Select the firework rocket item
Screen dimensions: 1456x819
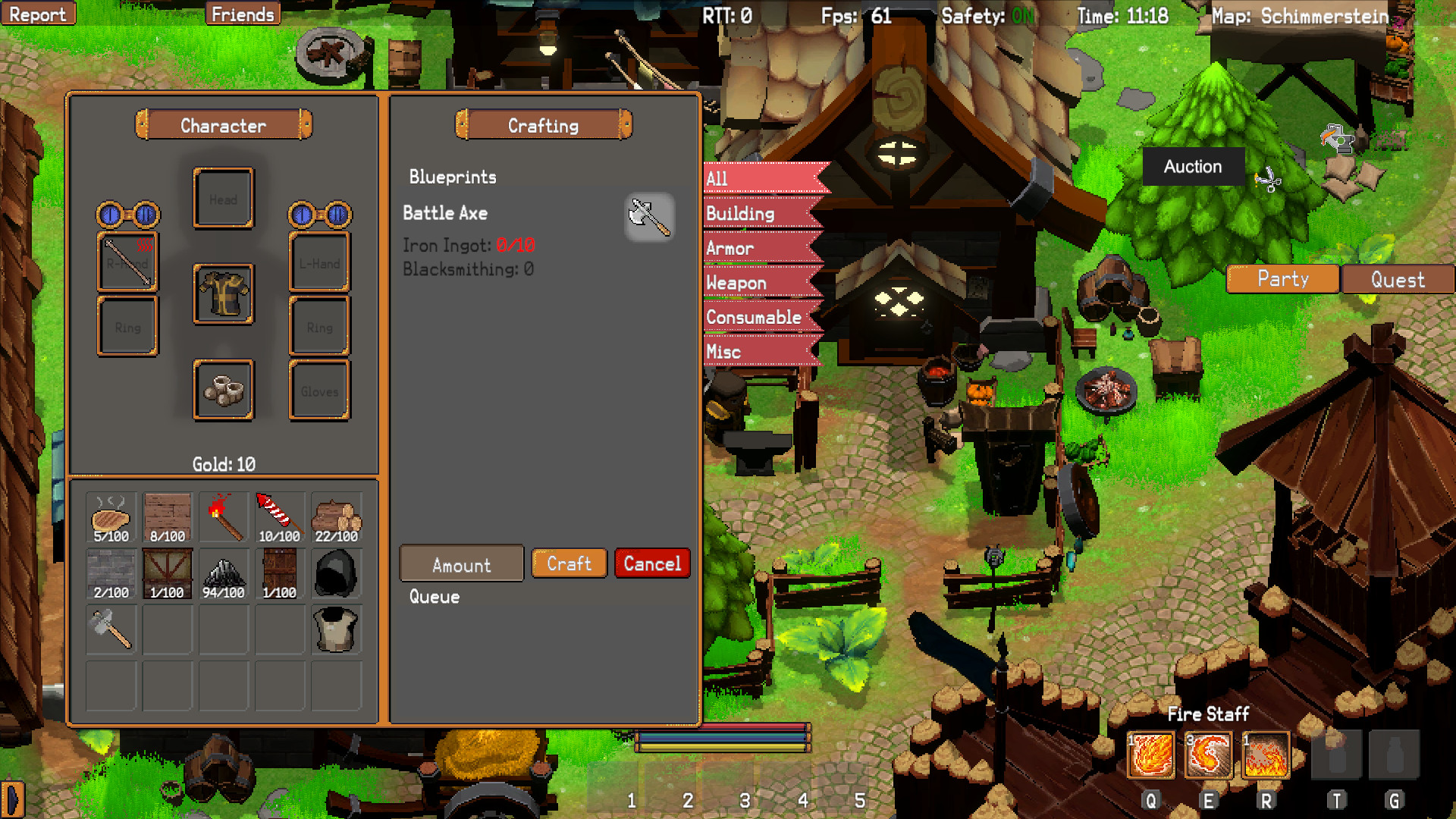(x=279, y=516)
